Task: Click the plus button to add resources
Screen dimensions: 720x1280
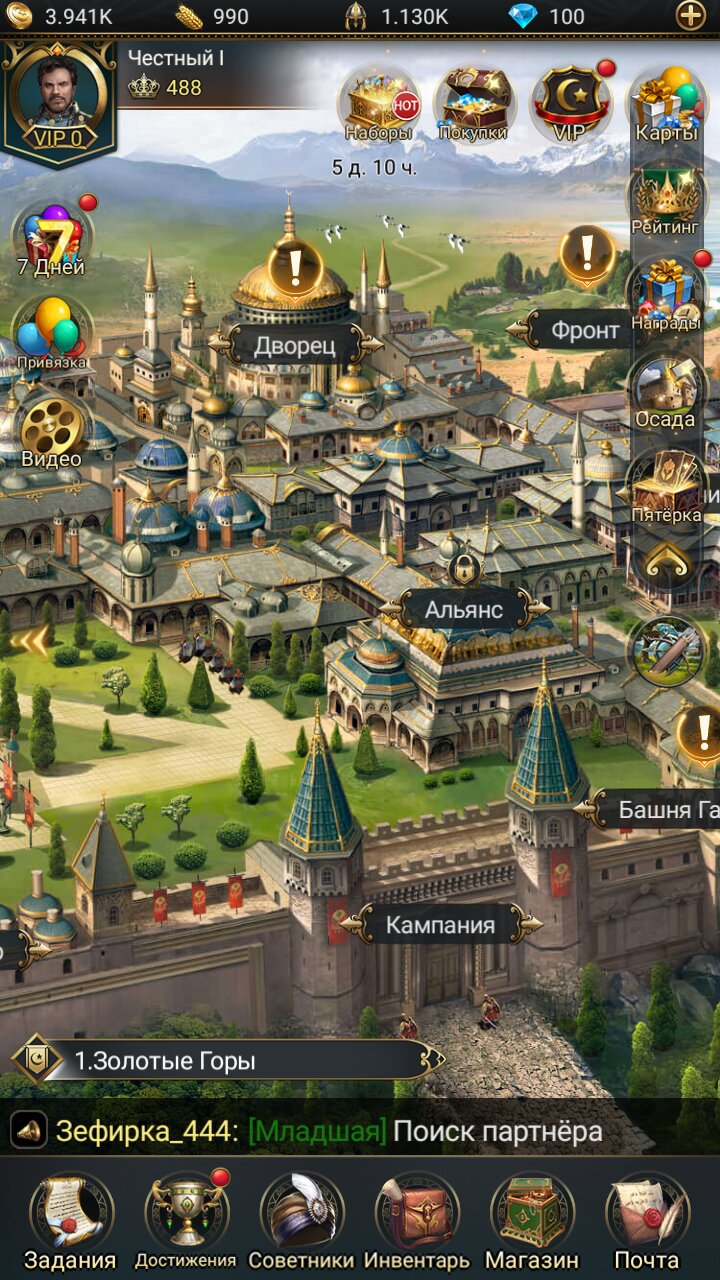Action: [x=690, y=15]
